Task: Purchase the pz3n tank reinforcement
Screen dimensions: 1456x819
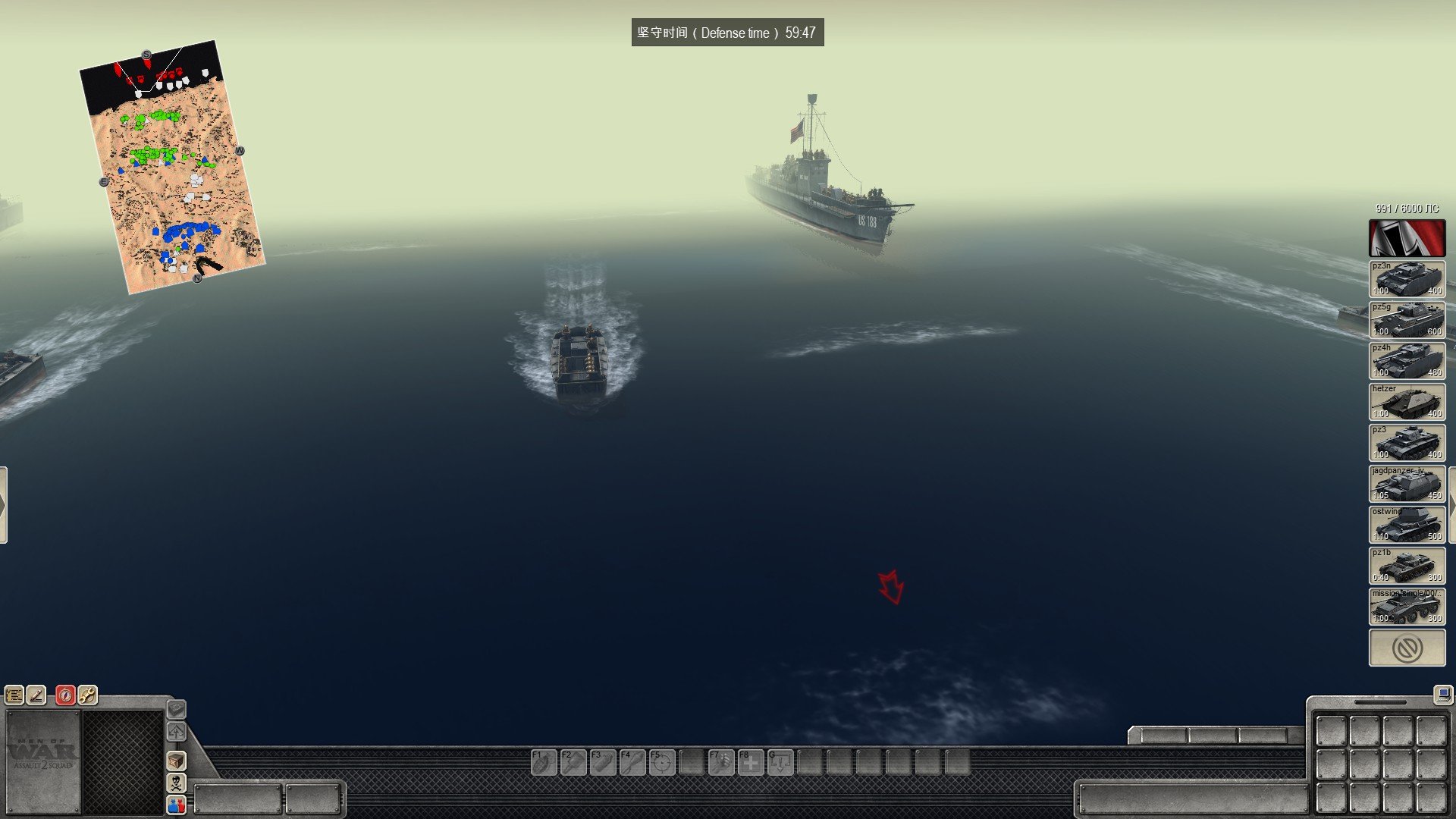Action: point(1407,279)
